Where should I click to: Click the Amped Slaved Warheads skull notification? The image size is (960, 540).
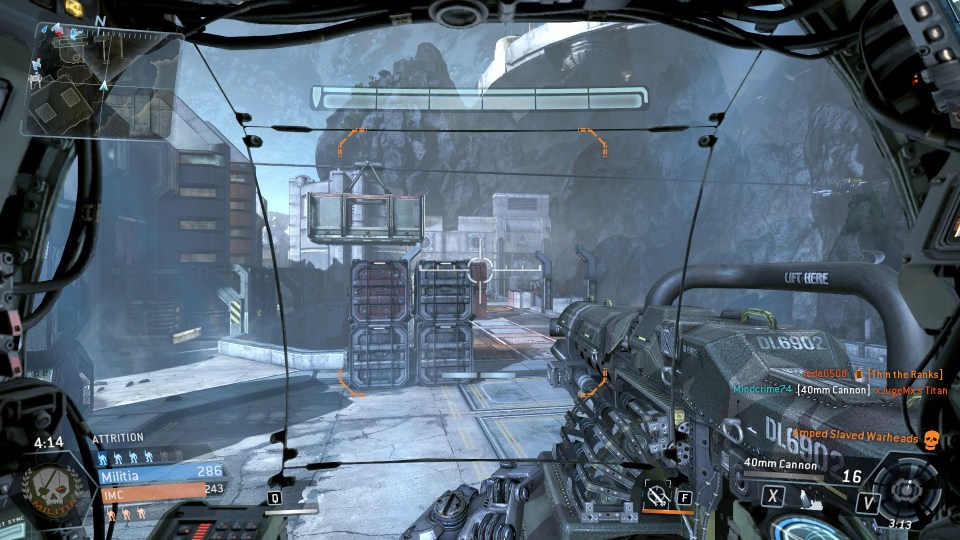[x=930, y=438]
